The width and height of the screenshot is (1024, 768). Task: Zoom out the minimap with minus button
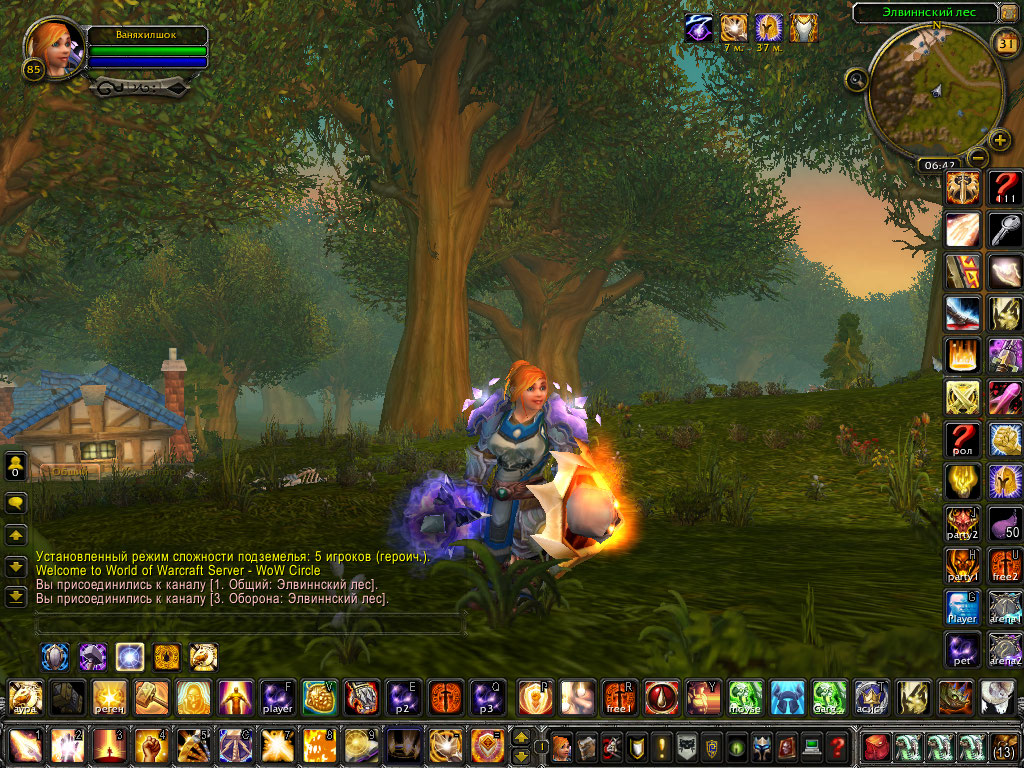point(978,158)
